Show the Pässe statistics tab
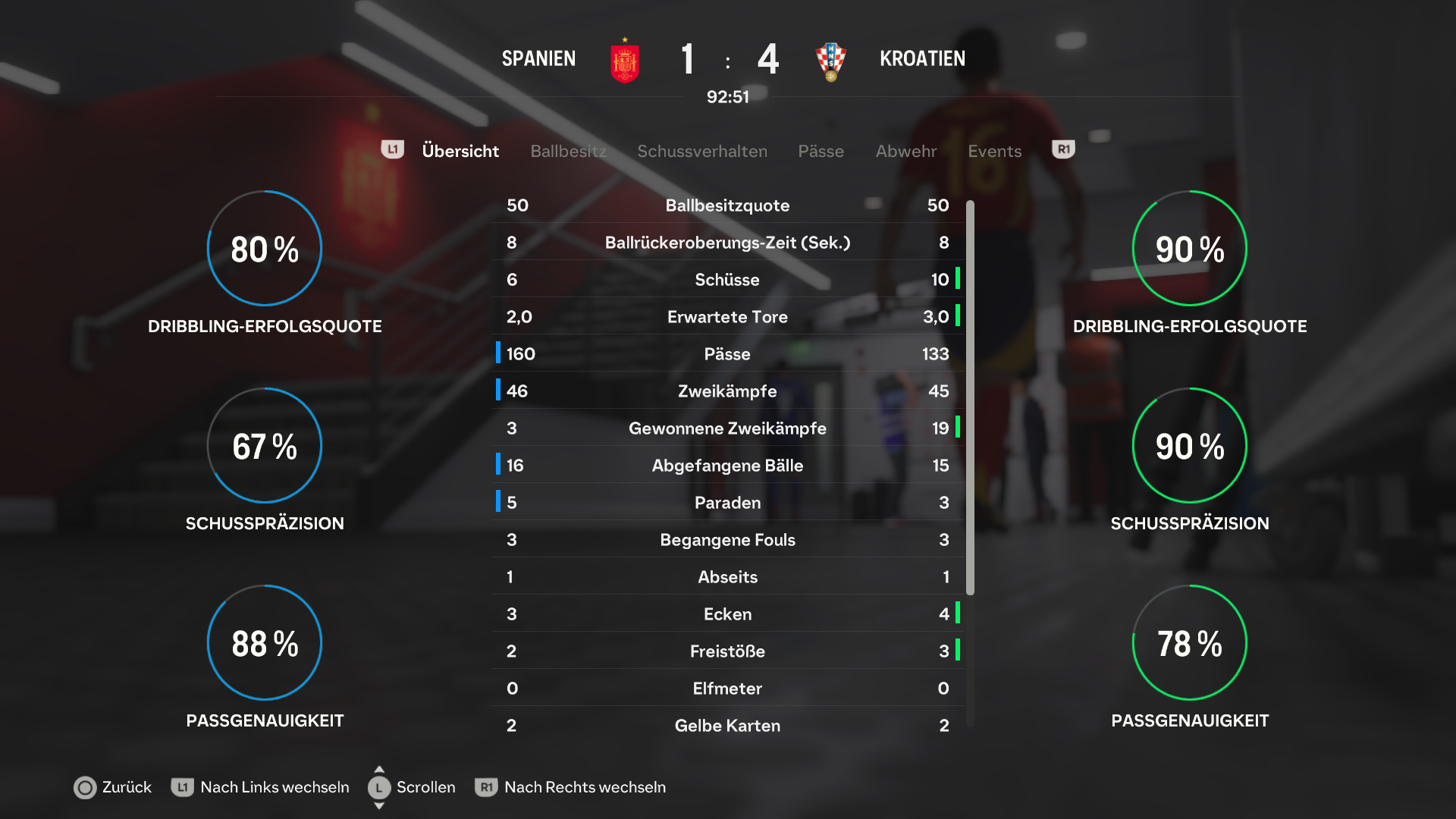 click(x=821, y=151)
